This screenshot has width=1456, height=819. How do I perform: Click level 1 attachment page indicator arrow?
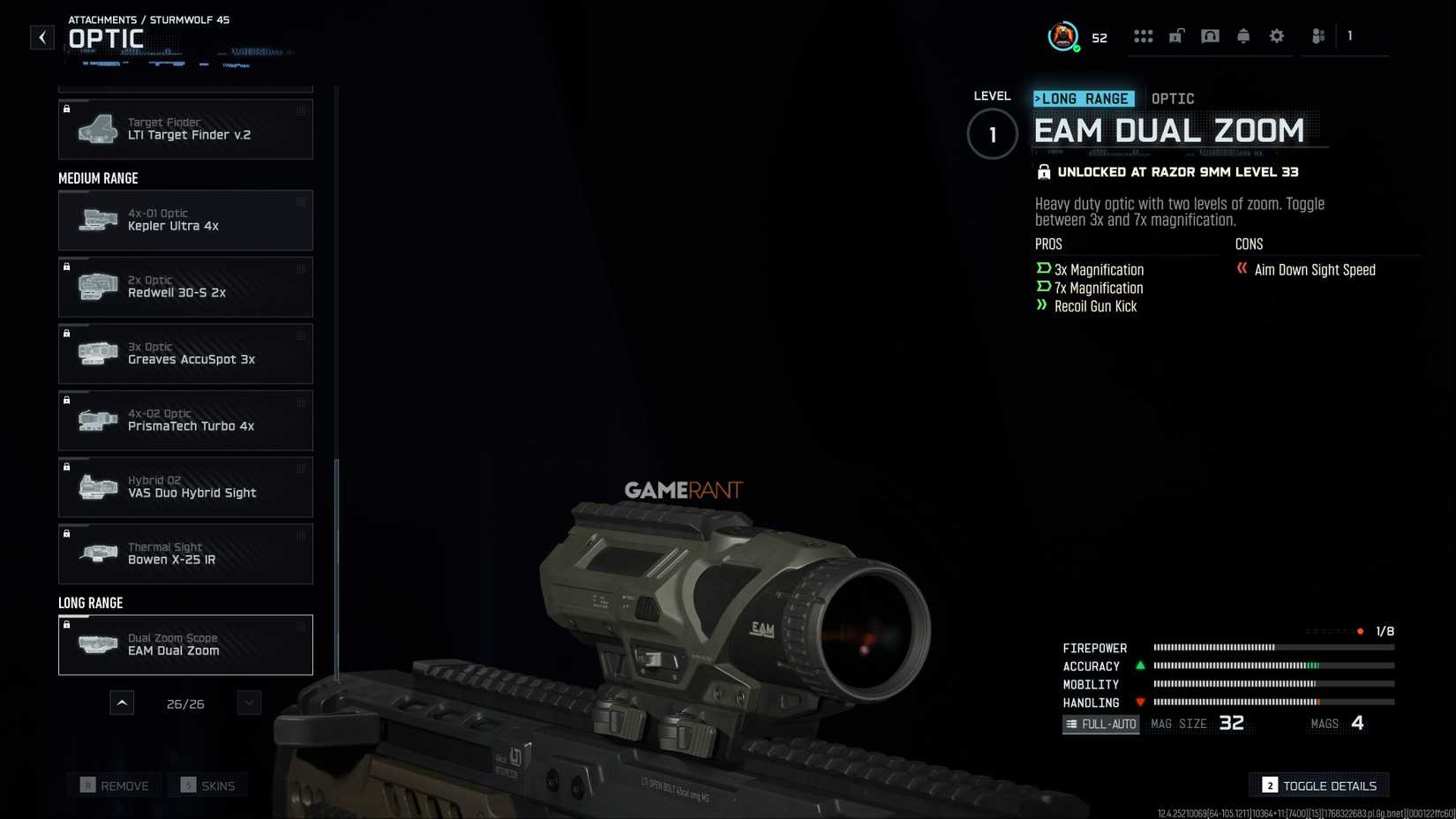[x=991, y=134]
